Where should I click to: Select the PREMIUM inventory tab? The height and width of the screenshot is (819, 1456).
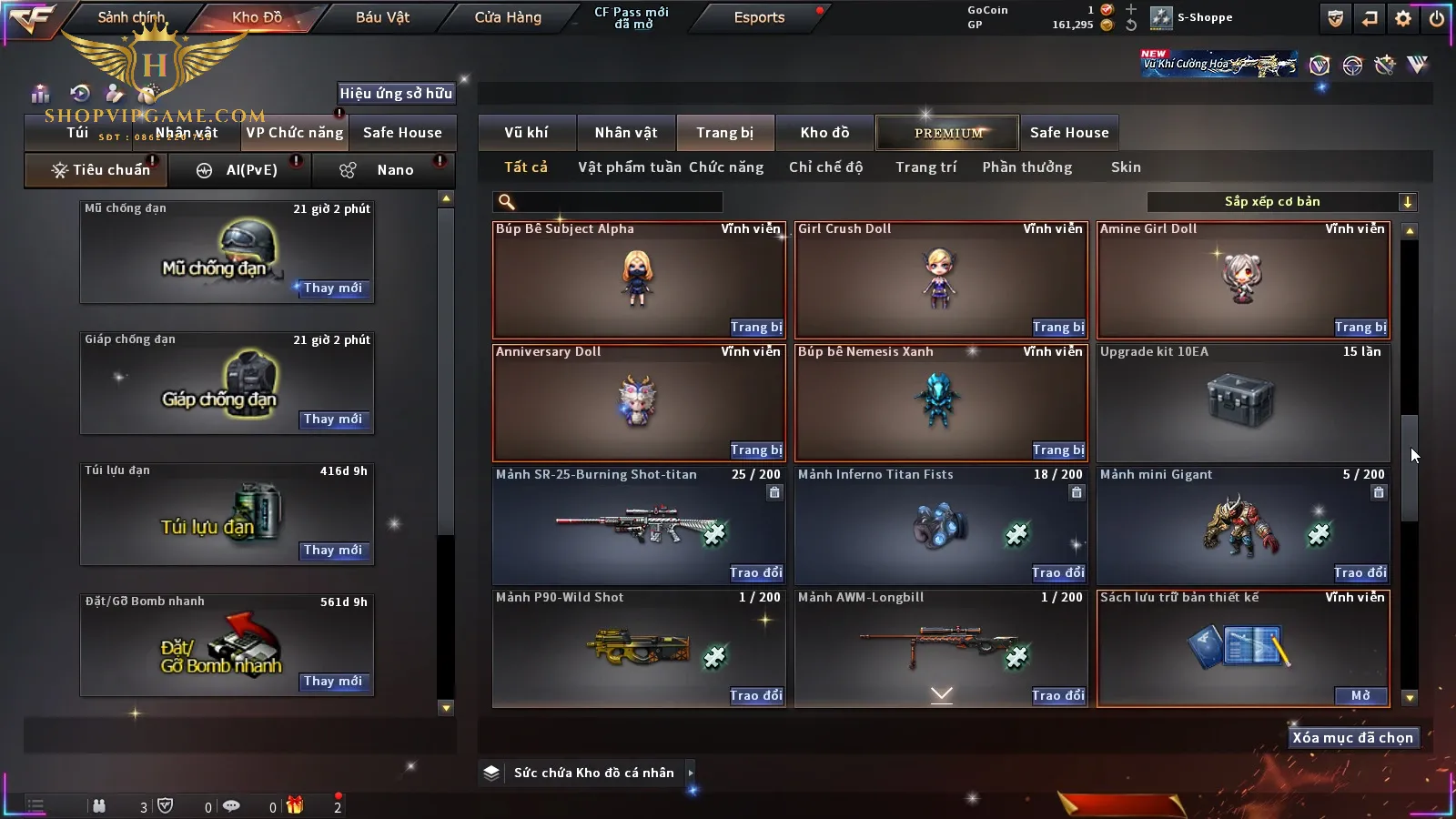tap(947, 133)
